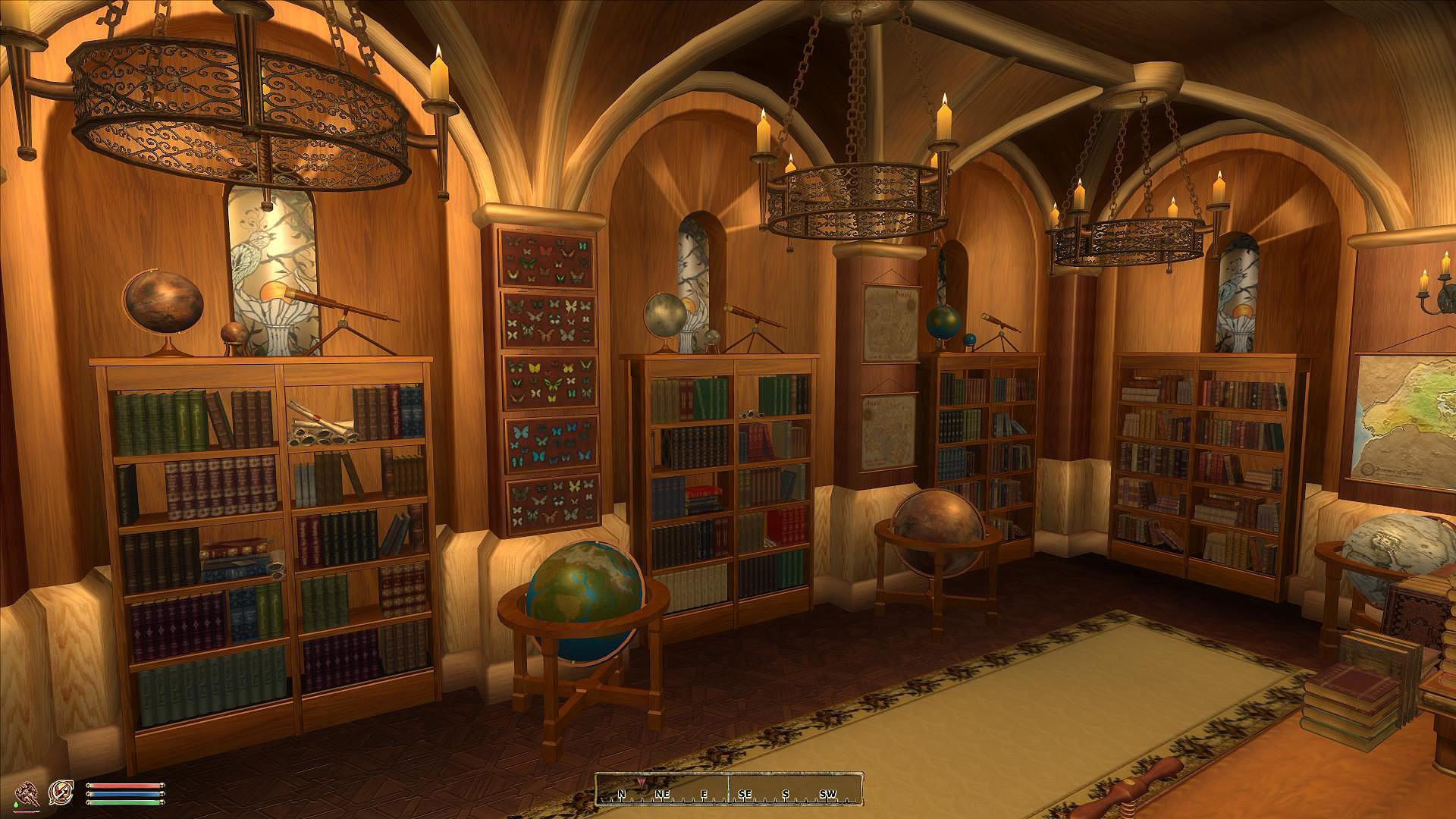The height and width of the screenshot is (819, 1456).
Task: Click the red quest marker on compass
Action: pos(643,782)
